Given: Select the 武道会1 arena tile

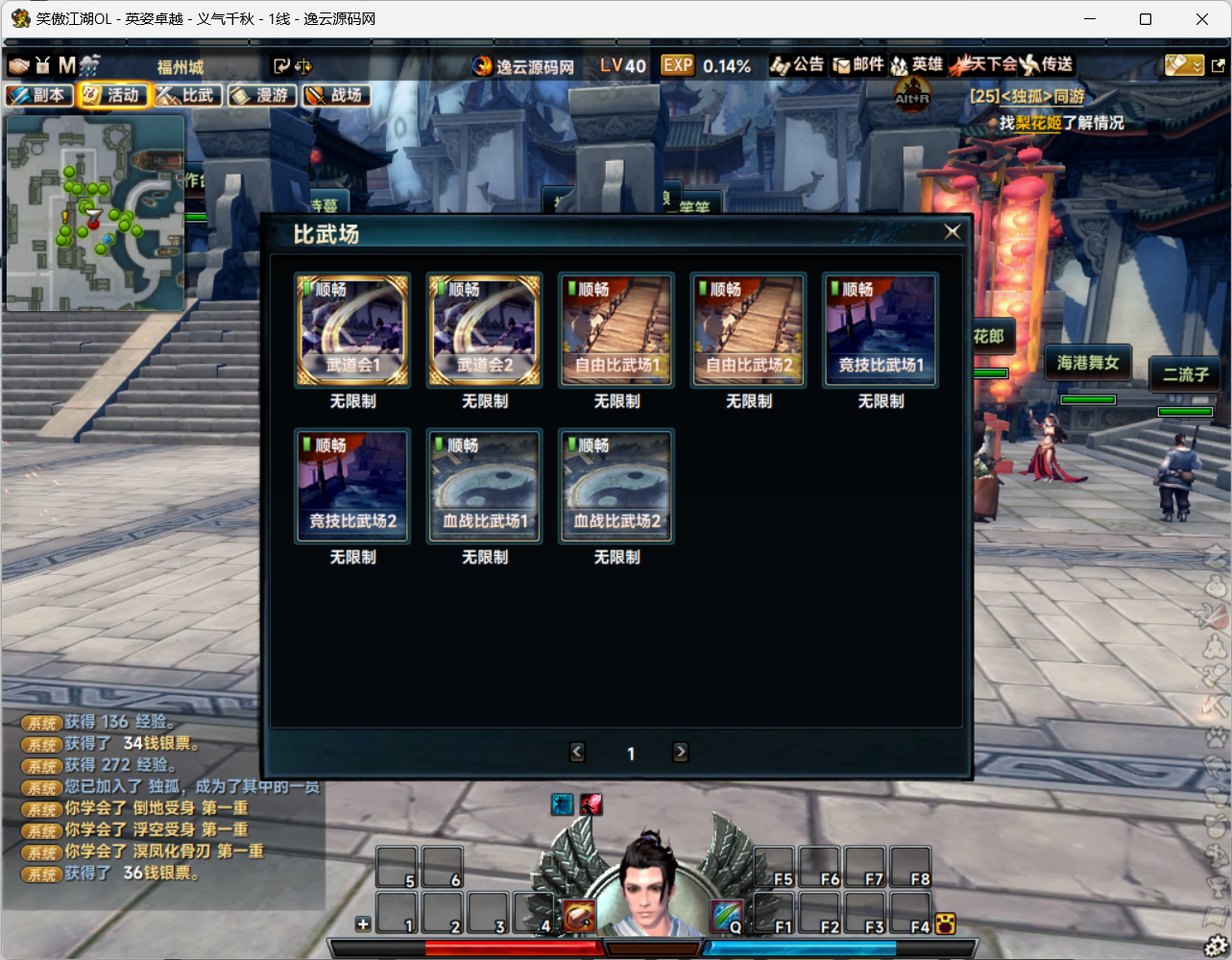Looking at the screenshot, I should click(352, 329).
